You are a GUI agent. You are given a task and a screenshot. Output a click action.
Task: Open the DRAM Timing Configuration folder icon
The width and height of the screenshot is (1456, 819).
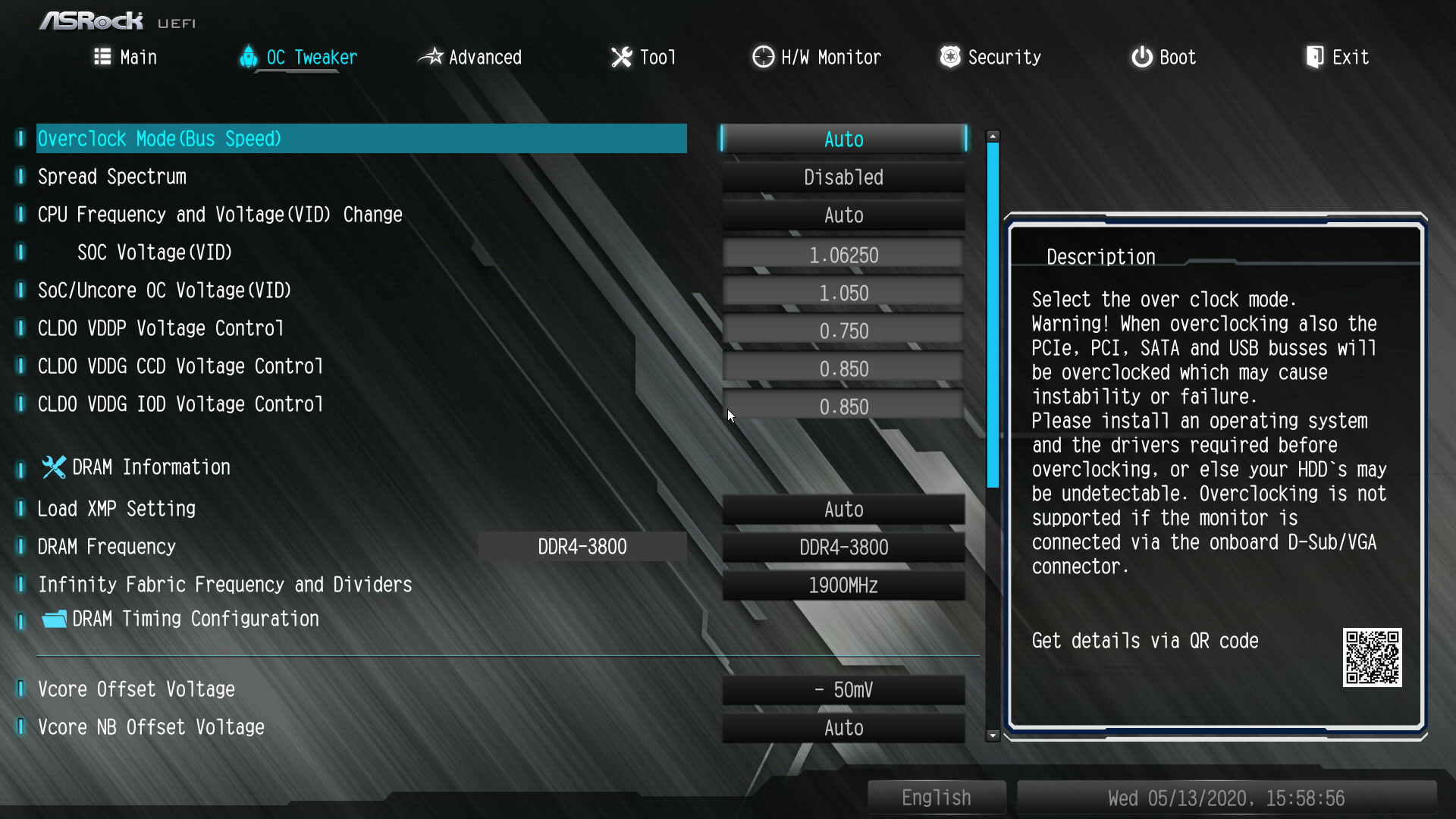53,619
